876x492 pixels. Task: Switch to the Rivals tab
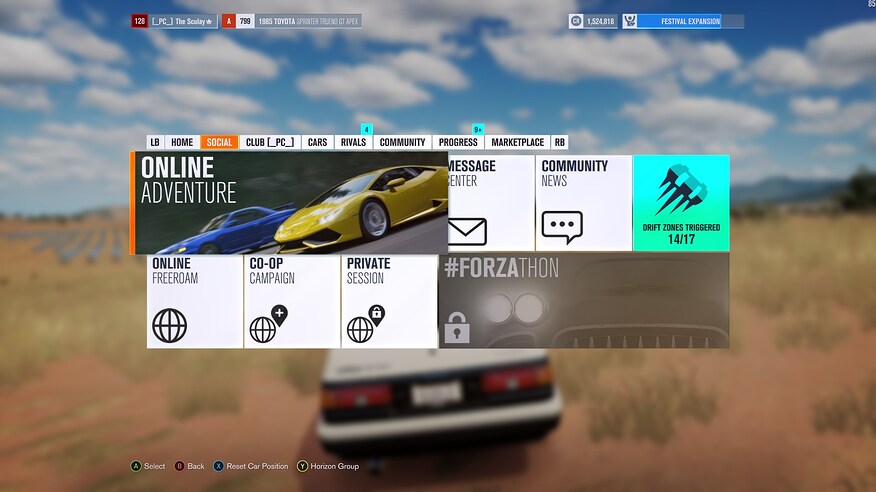pyautogui.click(x=353, y=142)
